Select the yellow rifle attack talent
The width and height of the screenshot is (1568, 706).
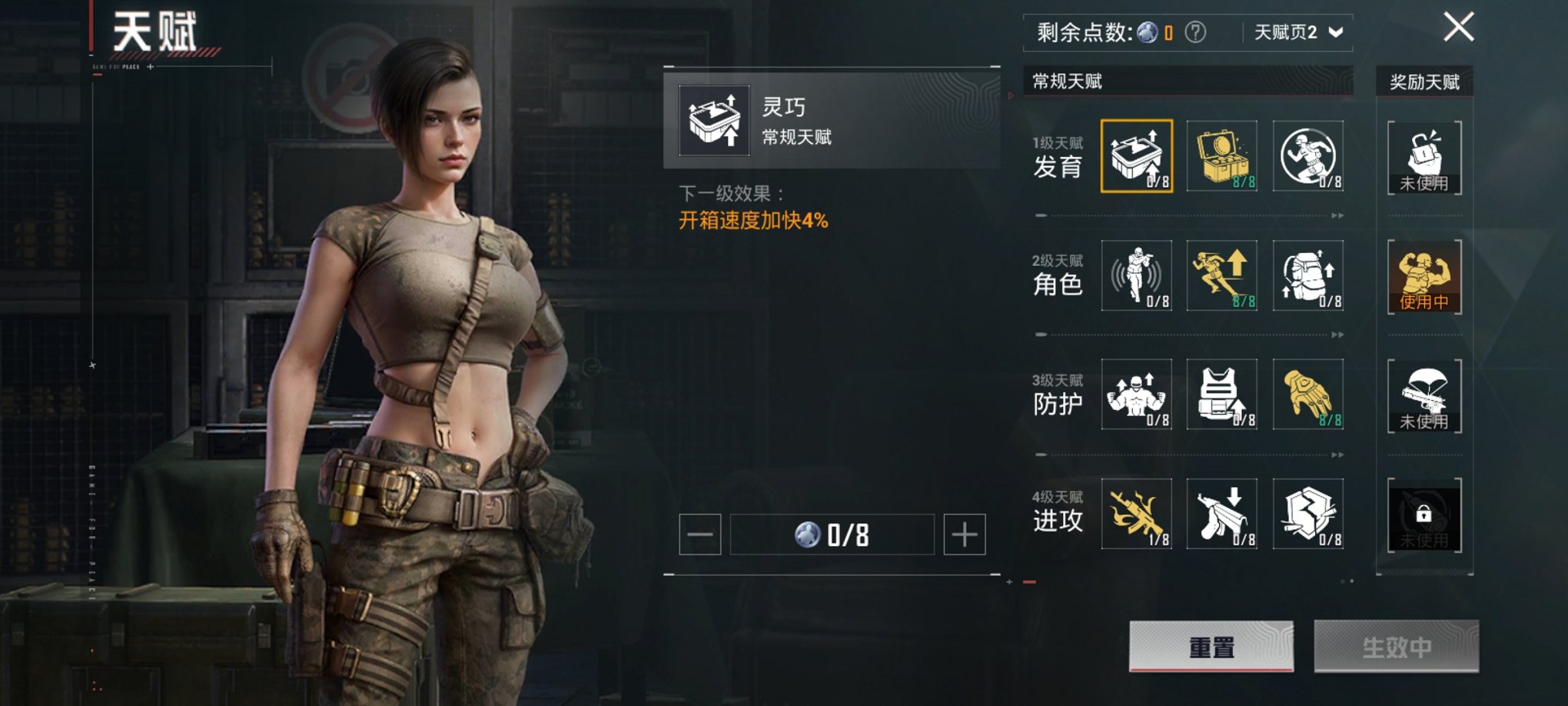(1136, 513)
